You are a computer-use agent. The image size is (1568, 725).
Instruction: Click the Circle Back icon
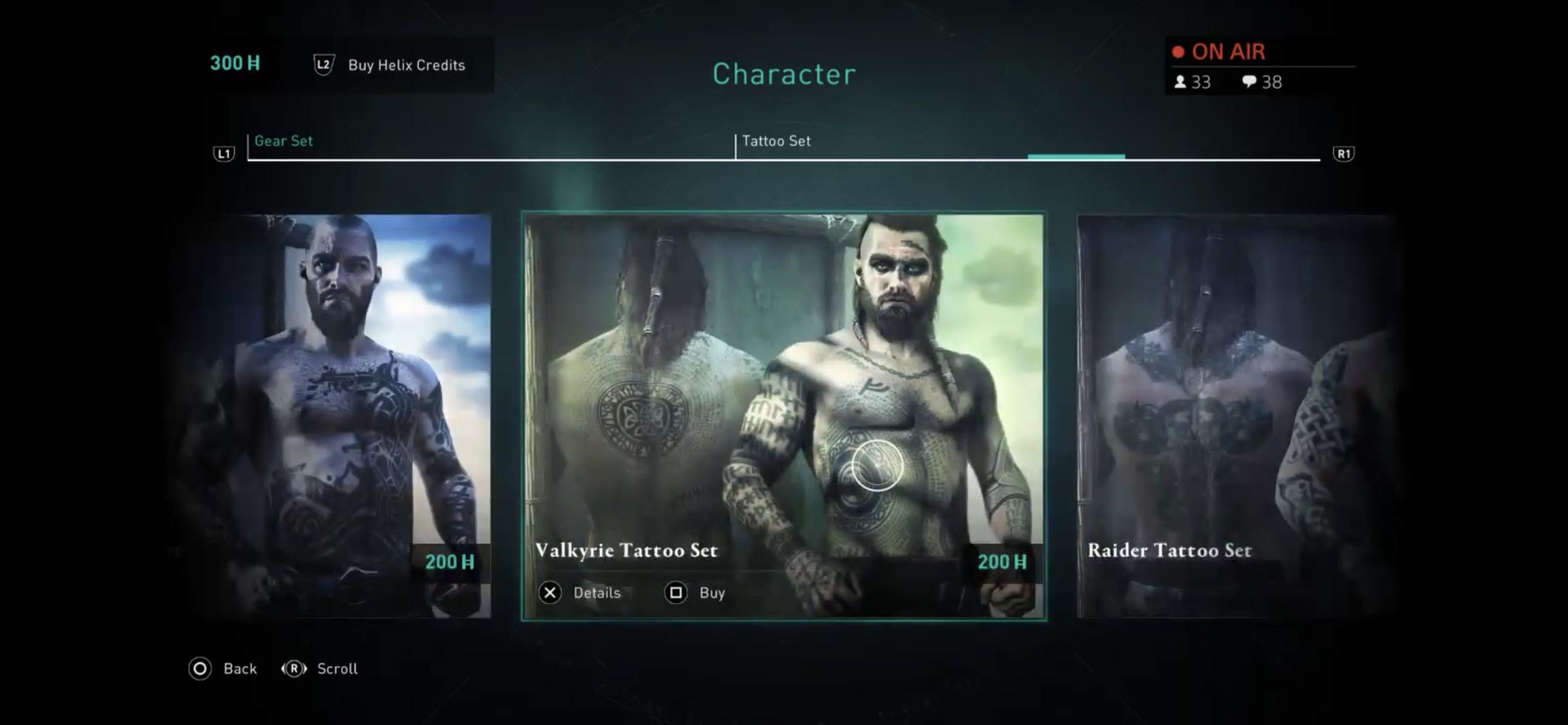coord(199,669)
